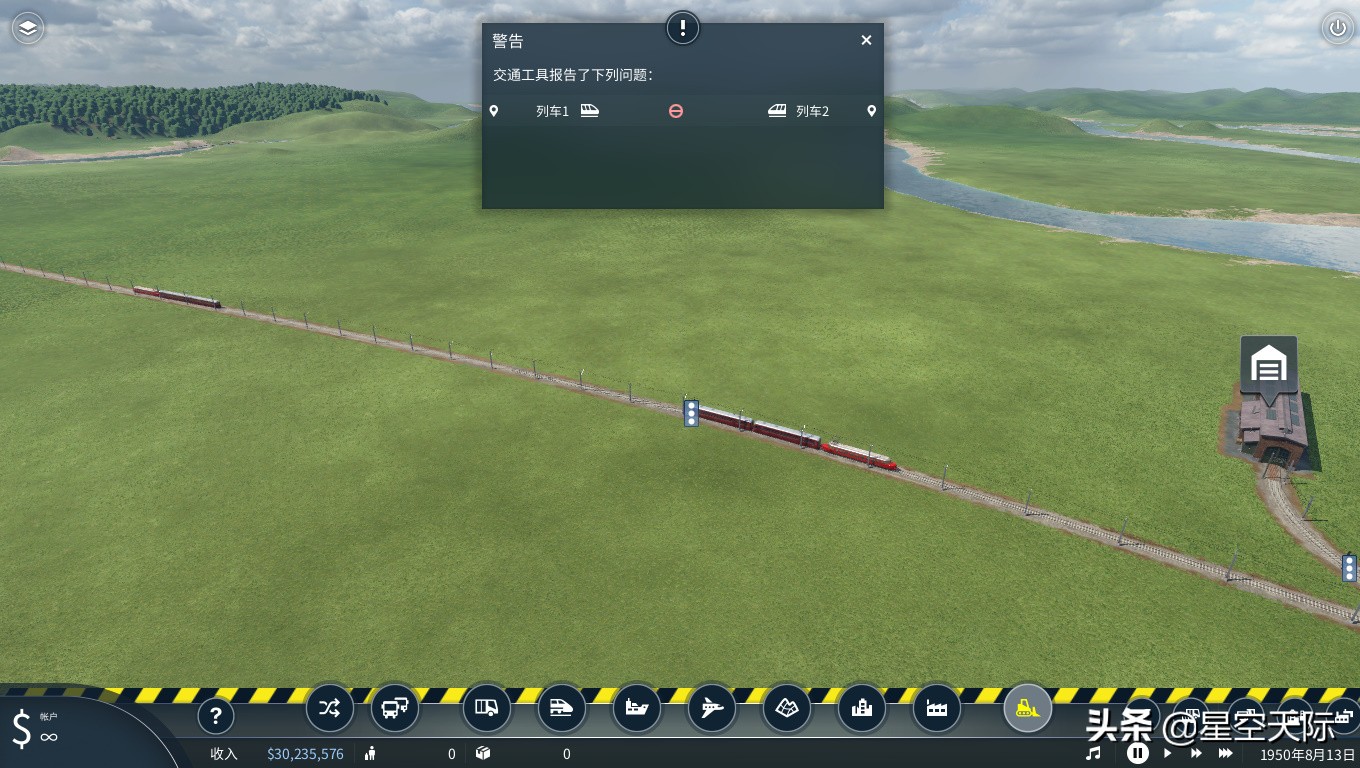Open the map layers menu
The height and width of the screenshot is (768, 1360).
pyautogui.click(x=28, y=28)
